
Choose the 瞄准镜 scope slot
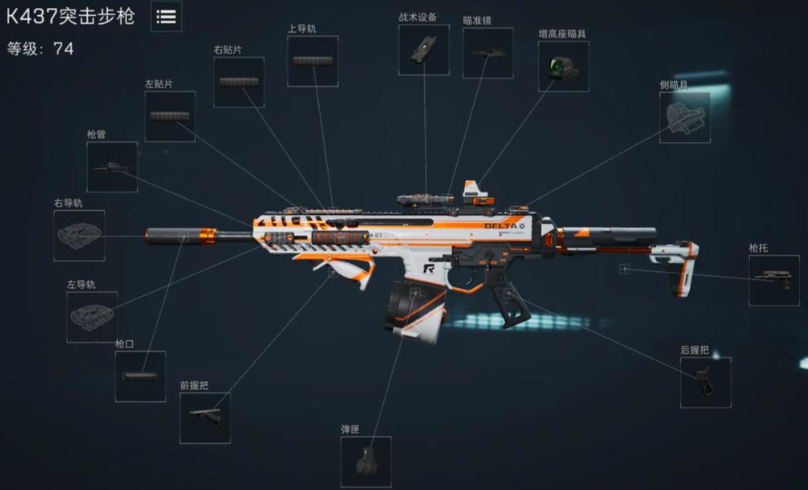click(x=487, y=52)
